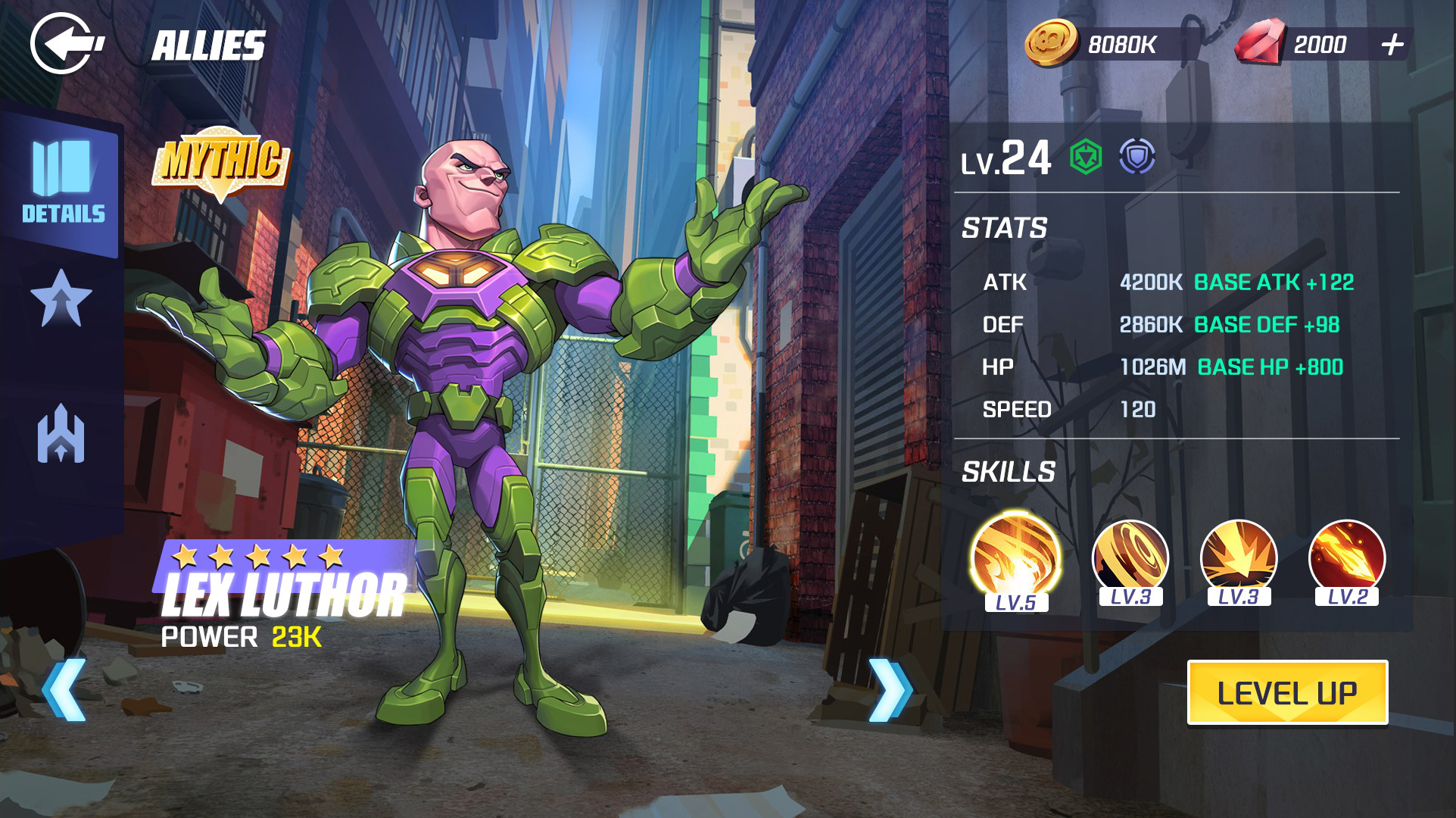Viewport: 1456px width, 818px height.
Task: Show the previous ally with left arrow
Action: [64, 689]
